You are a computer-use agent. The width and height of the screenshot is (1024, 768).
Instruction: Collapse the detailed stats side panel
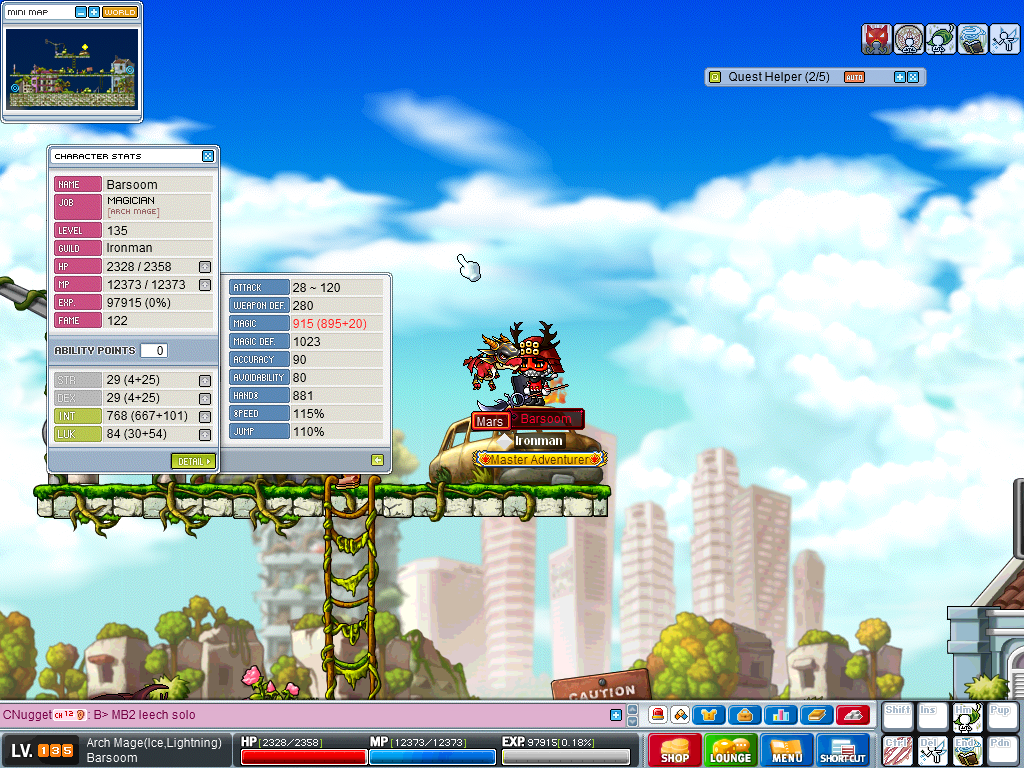tap(377, 460)
